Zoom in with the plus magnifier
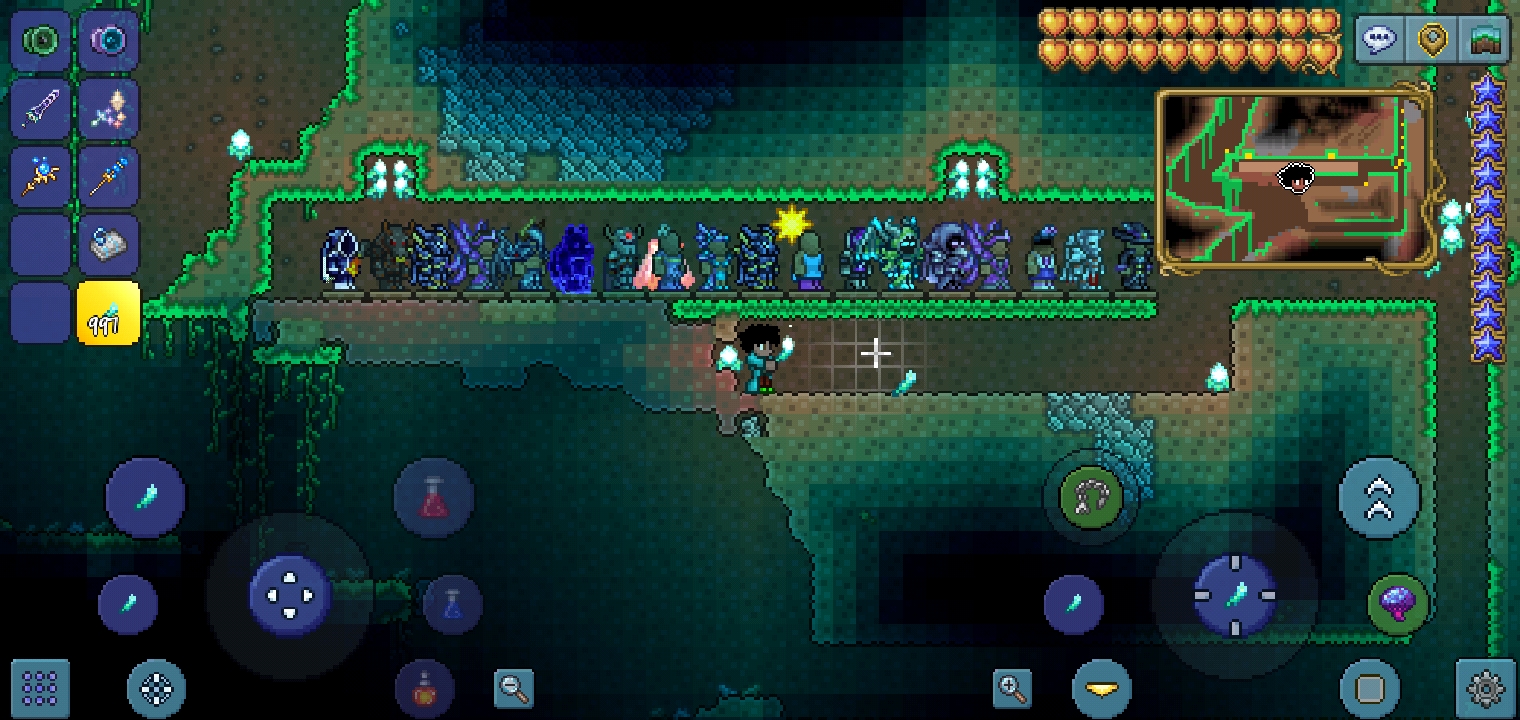Viewport: 1520px width, 720px height. click(1012, 688)
